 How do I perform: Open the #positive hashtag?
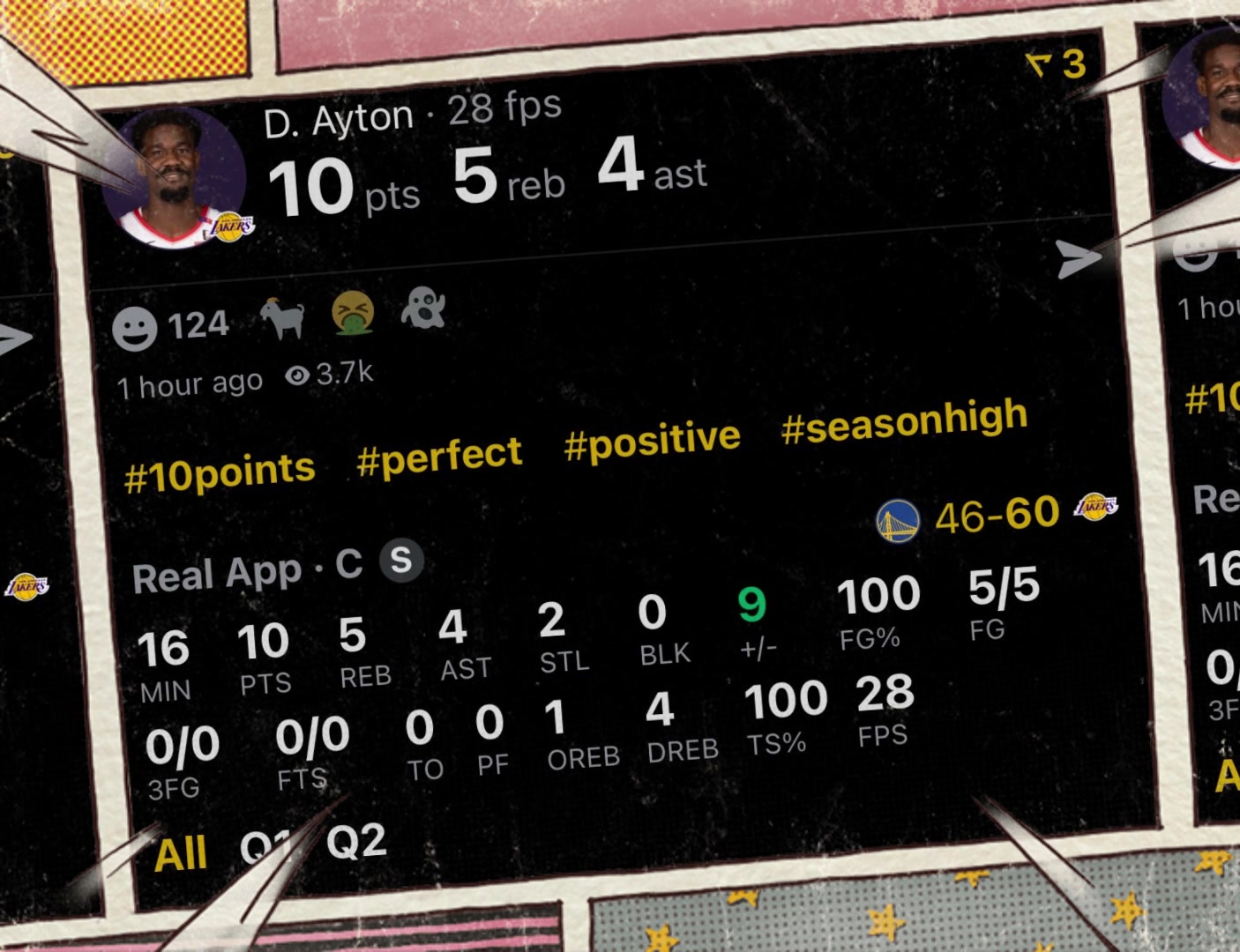652,440
